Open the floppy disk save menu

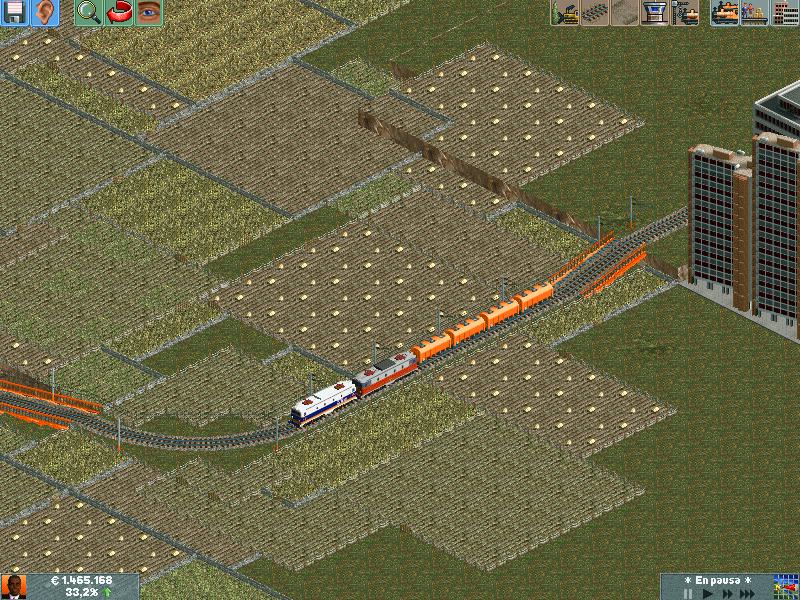15,13
